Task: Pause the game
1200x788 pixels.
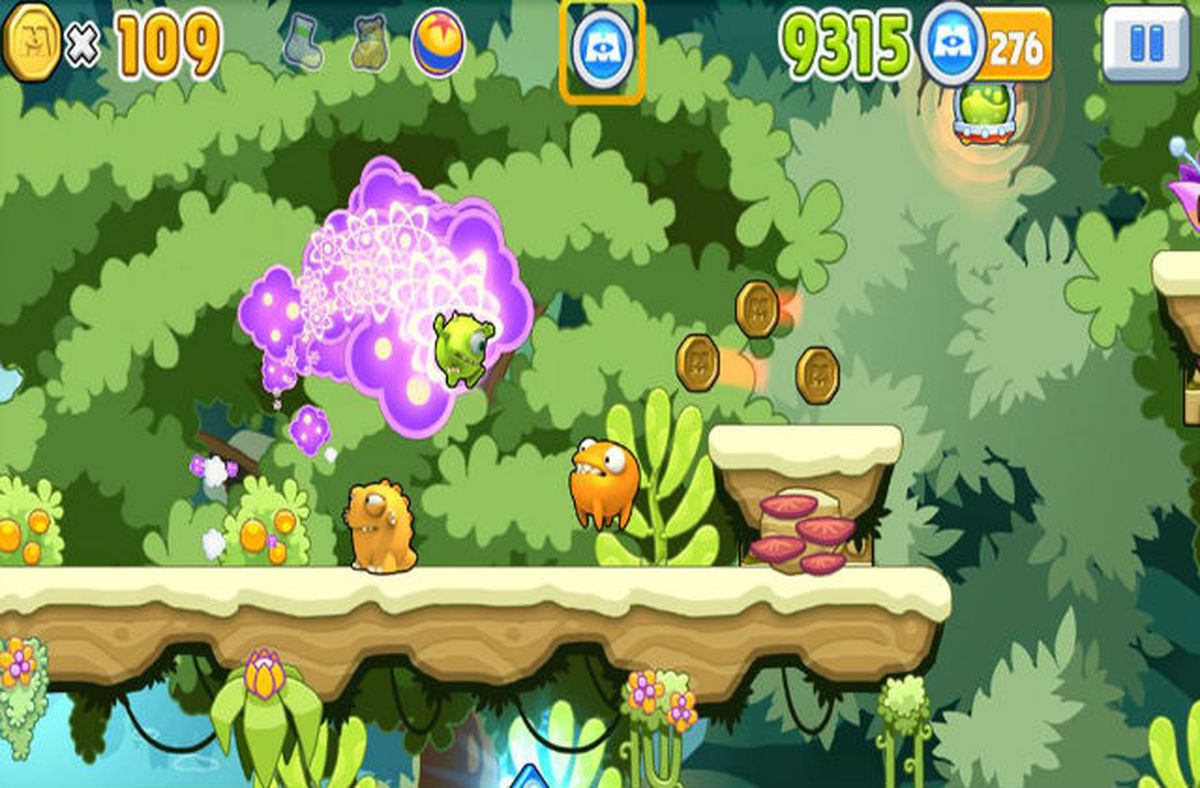Action: coord(1146,44)
